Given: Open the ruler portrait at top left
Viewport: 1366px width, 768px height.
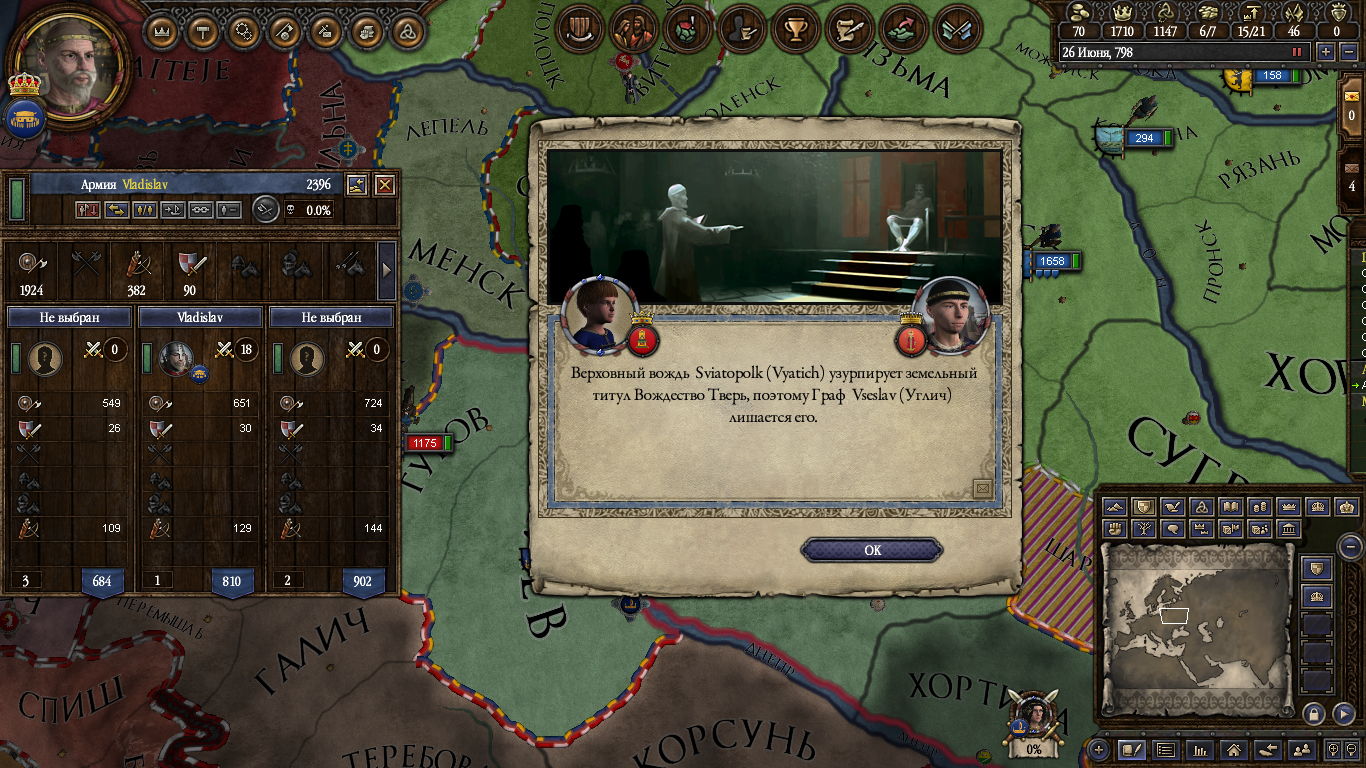Looking at the screenshot, I should [x=72, y=67].
